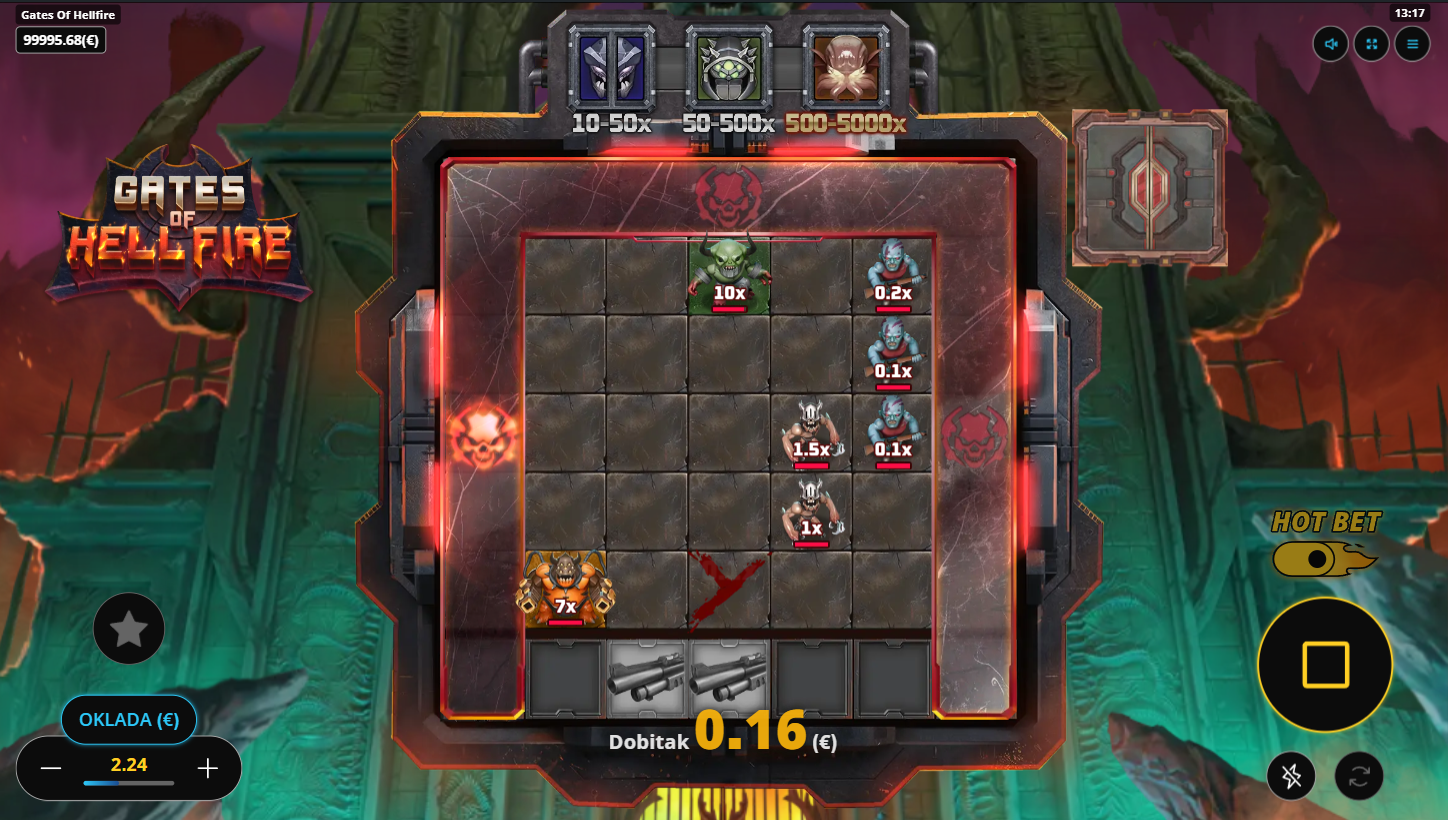Viewport: 1448px width, 820px height.
Task: Decrease the bet with the minus button
Action: point(51,768)
